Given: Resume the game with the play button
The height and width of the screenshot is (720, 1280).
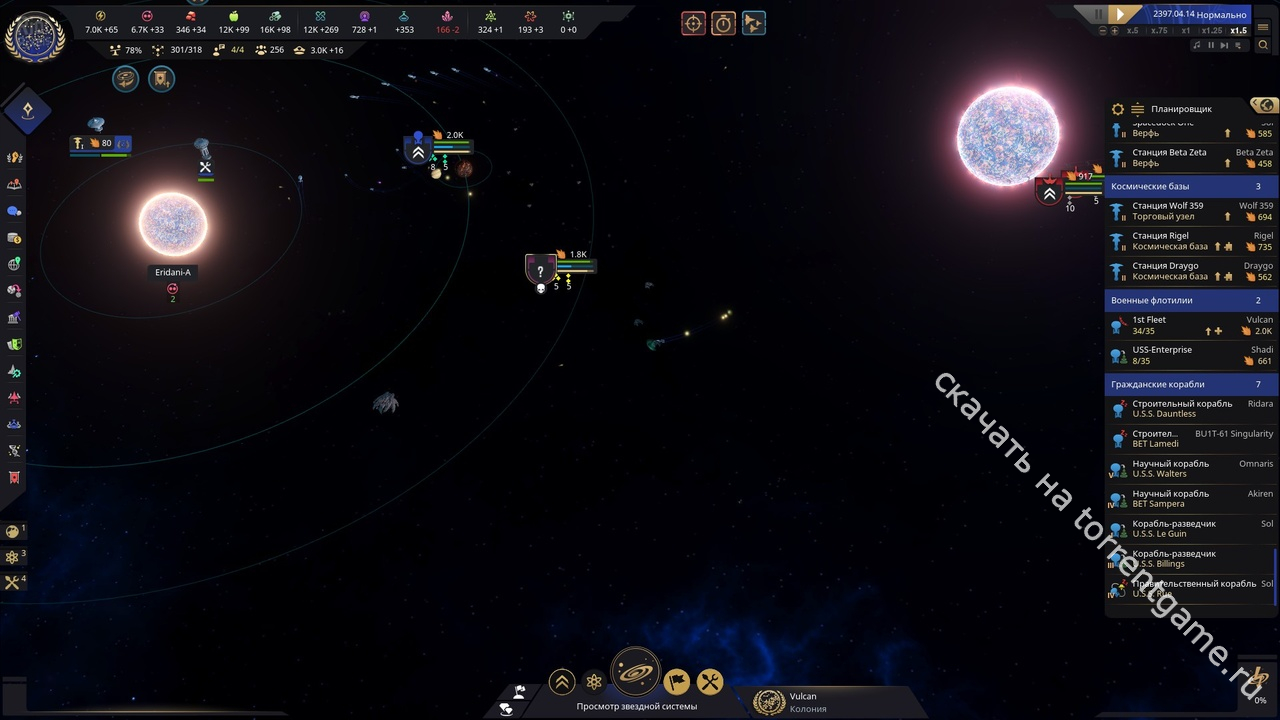Looking at the screenshot, I should tap(1121, 14).
